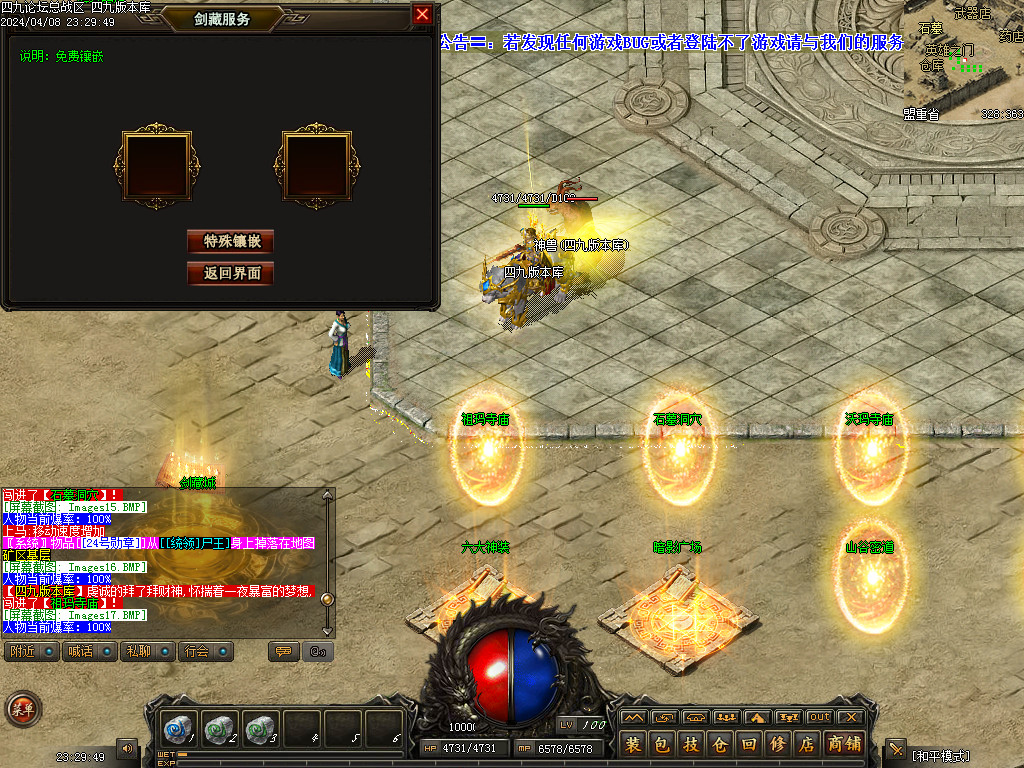Use the blue scroll in slot 1
1024x768 pixels.
[x=181, y=728]
